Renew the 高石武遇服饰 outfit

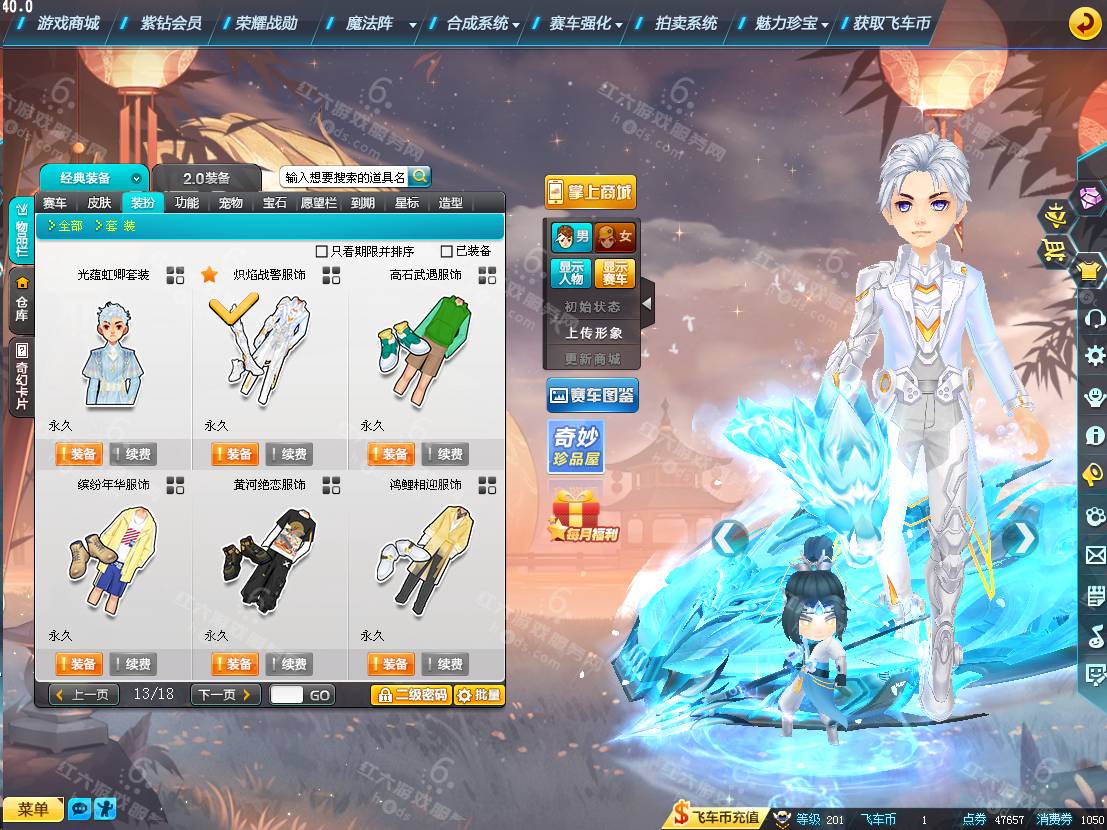point(445,454)
